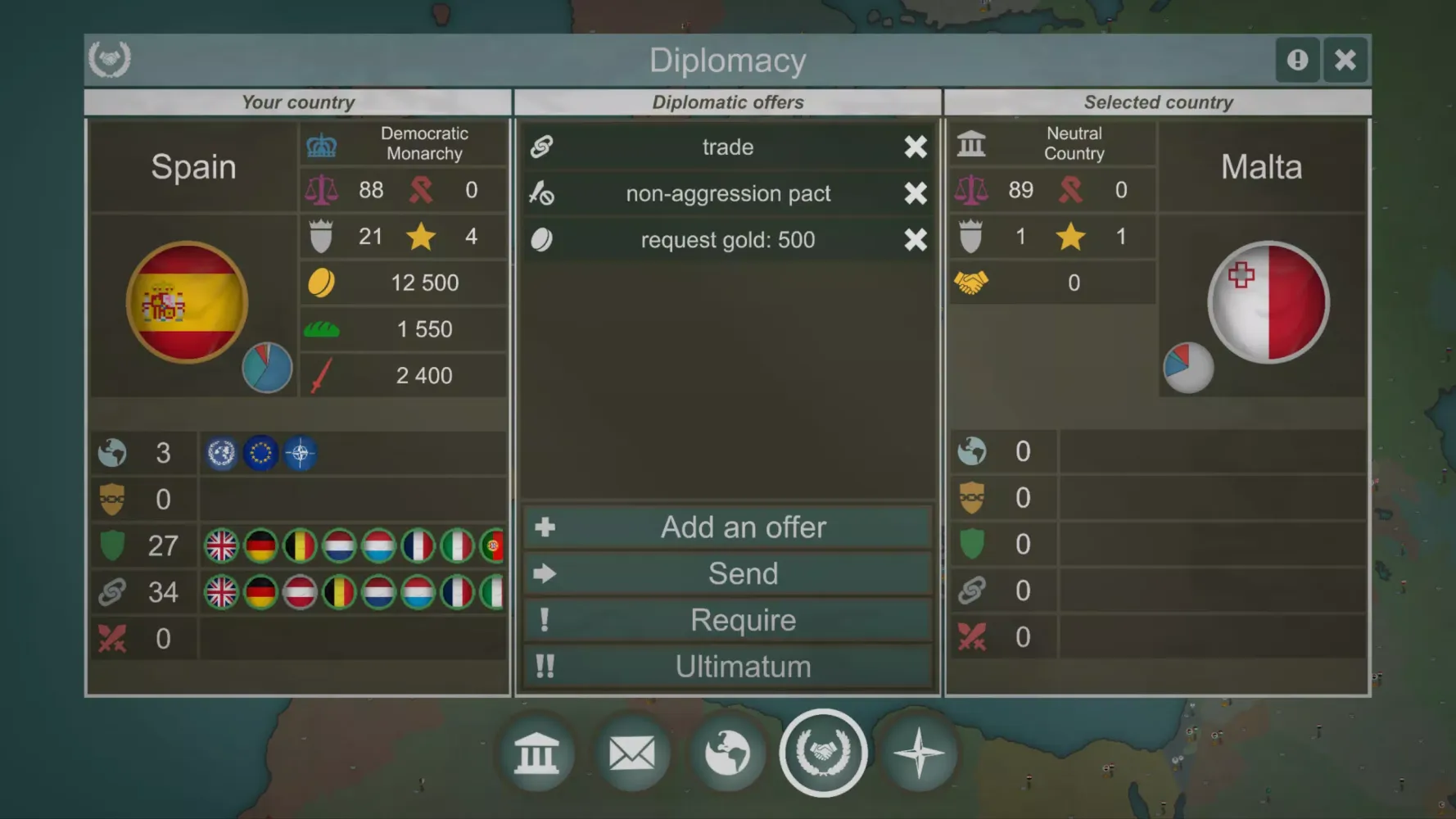Screen dimensions: 1456x819
Task: Click the Malta flag emblem
Action: [x=1268, y=301]
